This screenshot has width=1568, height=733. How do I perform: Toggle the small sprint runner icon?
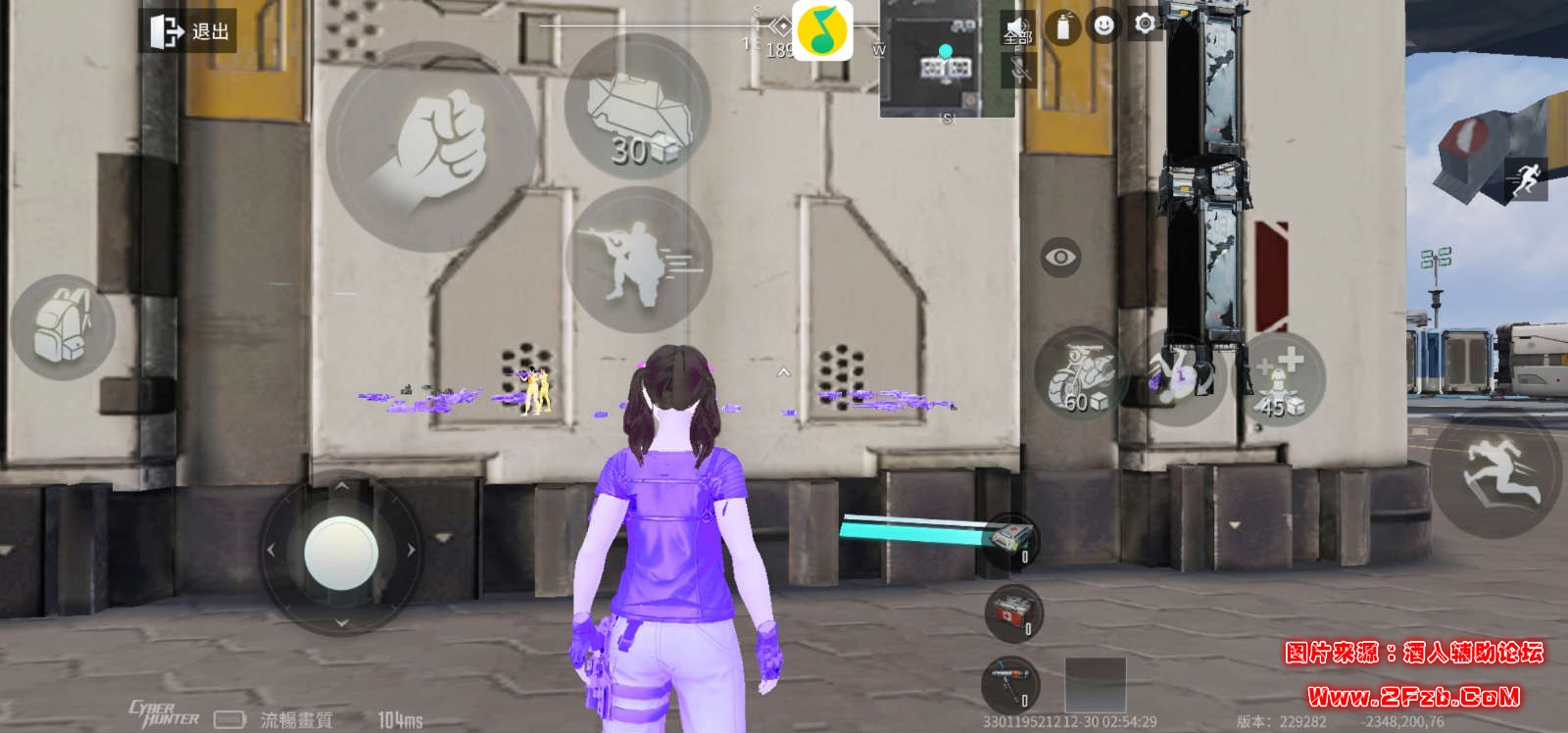(x=1526, y=179)
